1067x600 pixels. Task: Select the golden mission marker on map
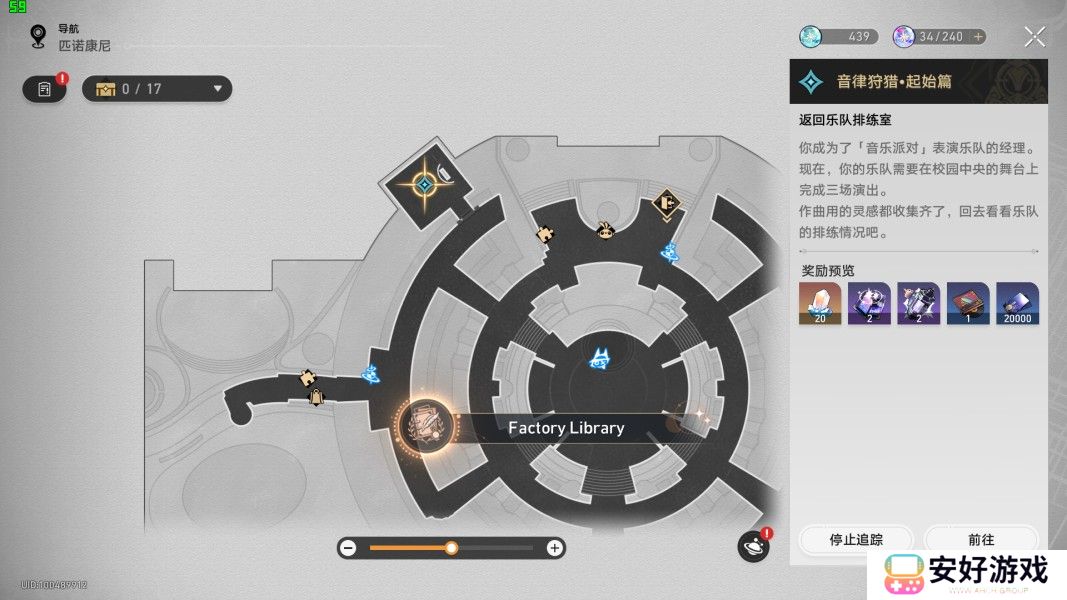point(424,185)
